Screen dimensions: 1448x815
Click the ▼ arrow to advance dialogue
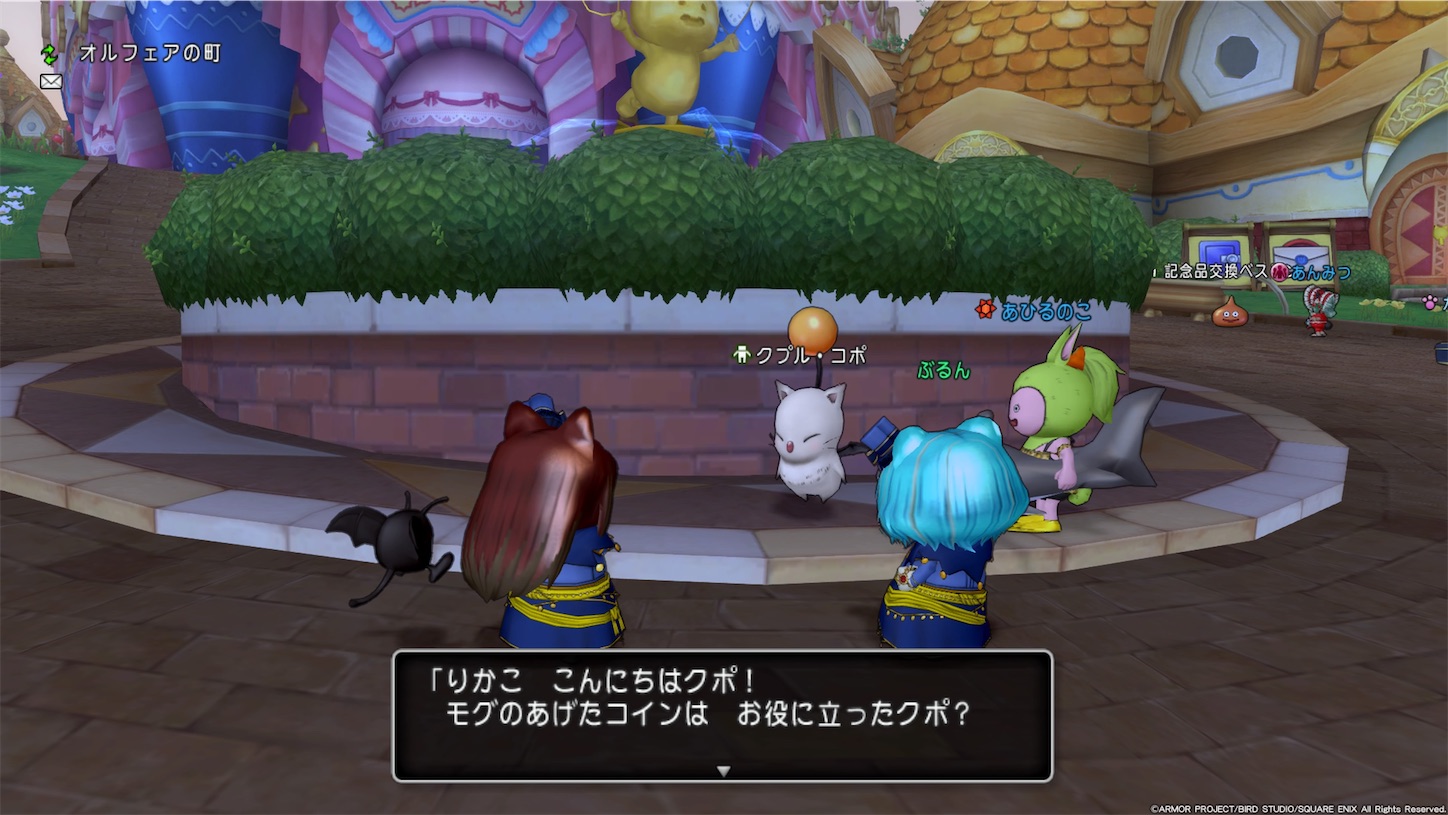[721, 772]
